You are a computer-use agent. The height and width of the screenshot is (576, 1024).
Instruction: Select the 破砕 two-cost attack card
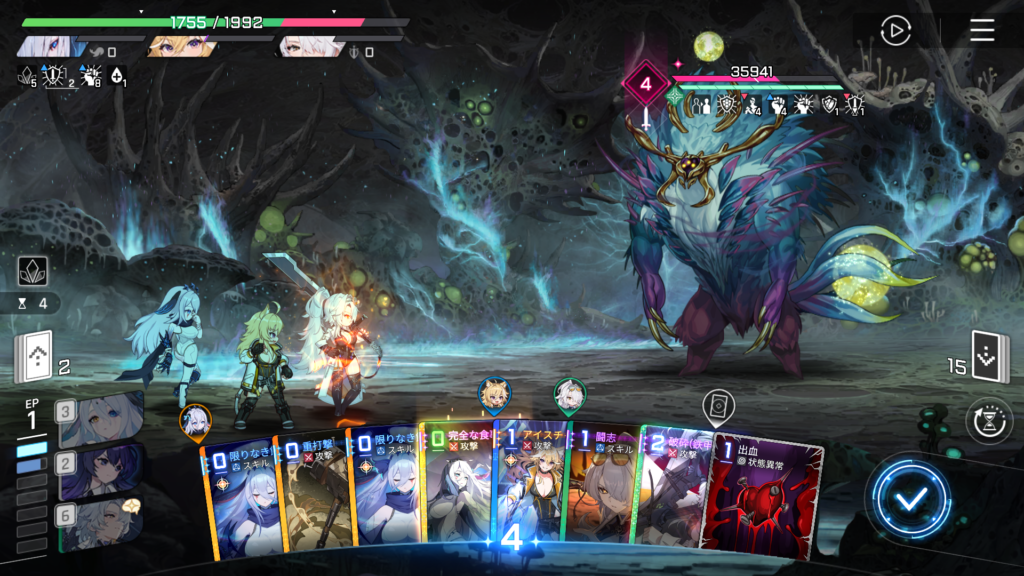pyautogui.click(x=670, y=490)
